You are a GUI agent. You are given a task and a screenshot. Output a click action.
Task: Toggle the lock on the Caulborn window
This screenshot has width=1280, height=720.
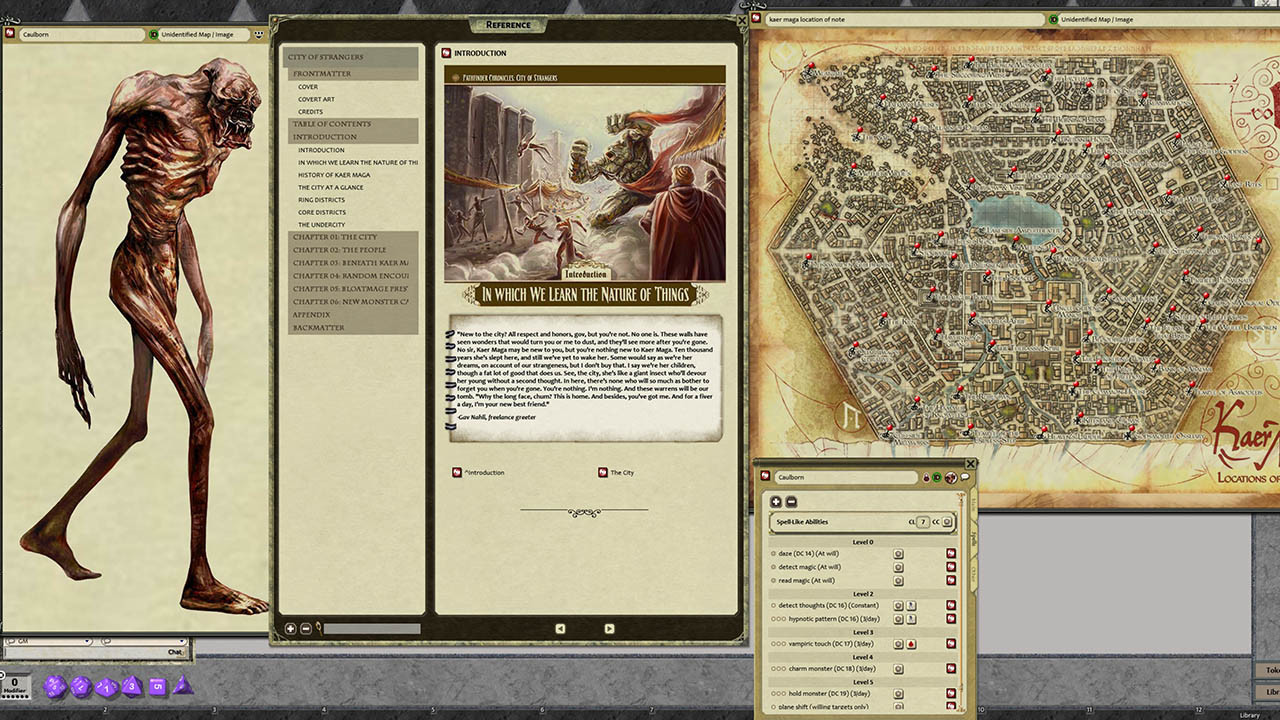926,477
